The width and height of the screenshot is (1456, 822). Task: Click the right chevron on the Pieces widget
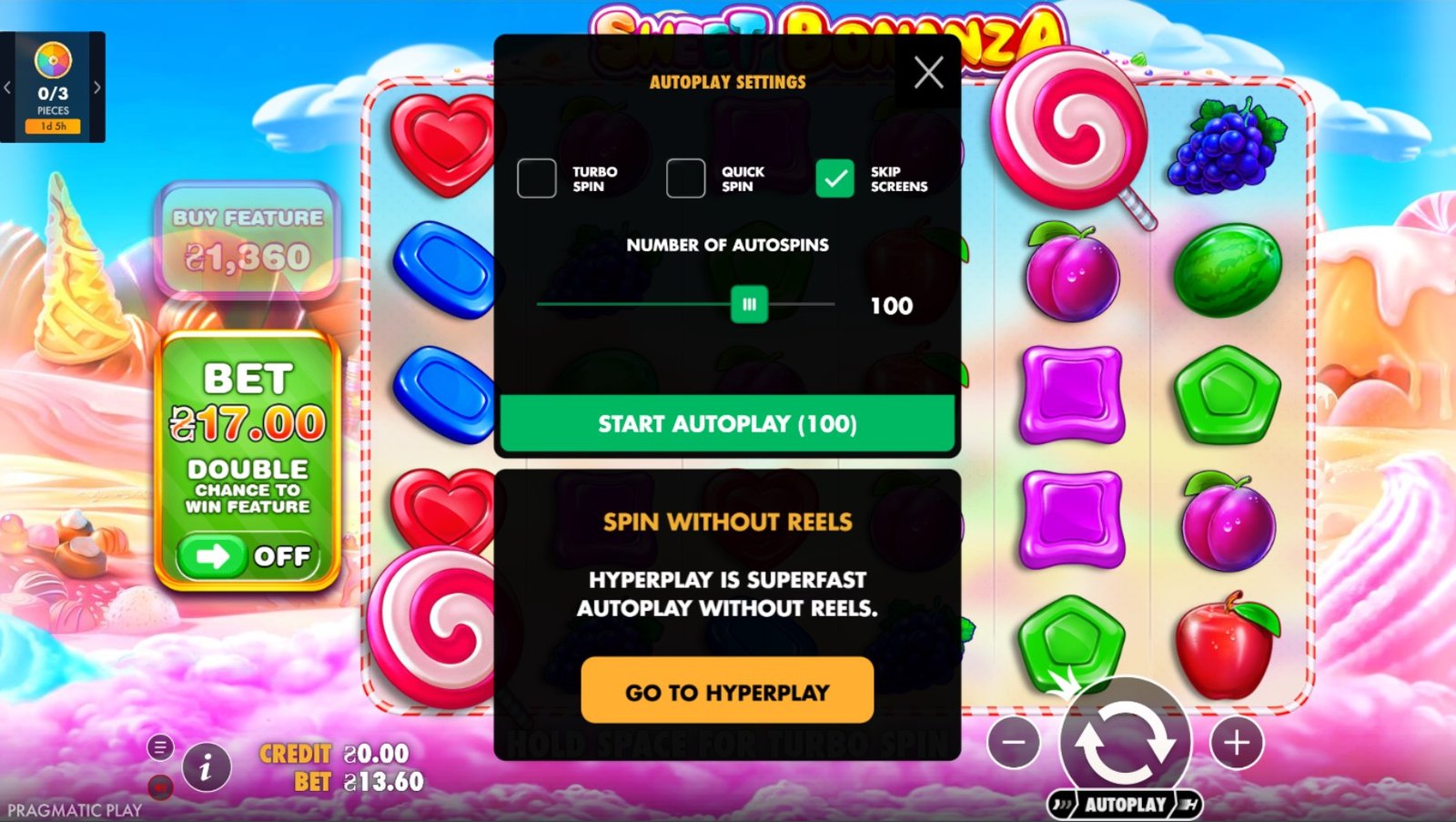99,86
